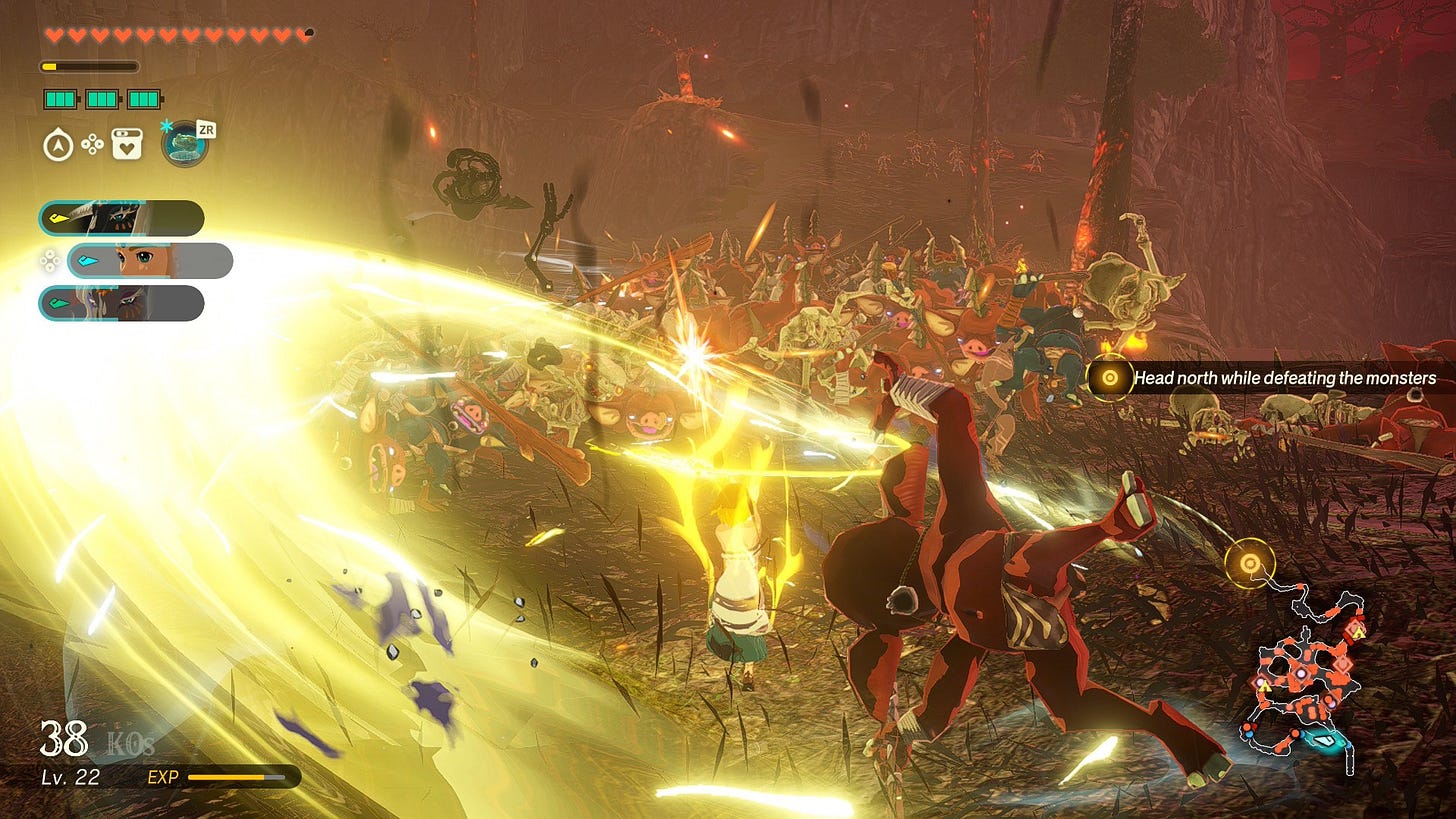Image resolution: width=1456 pixels, height=819 pixels.
Task: Click the 'Head north' objective tracker
Action: click(1270, 378)
